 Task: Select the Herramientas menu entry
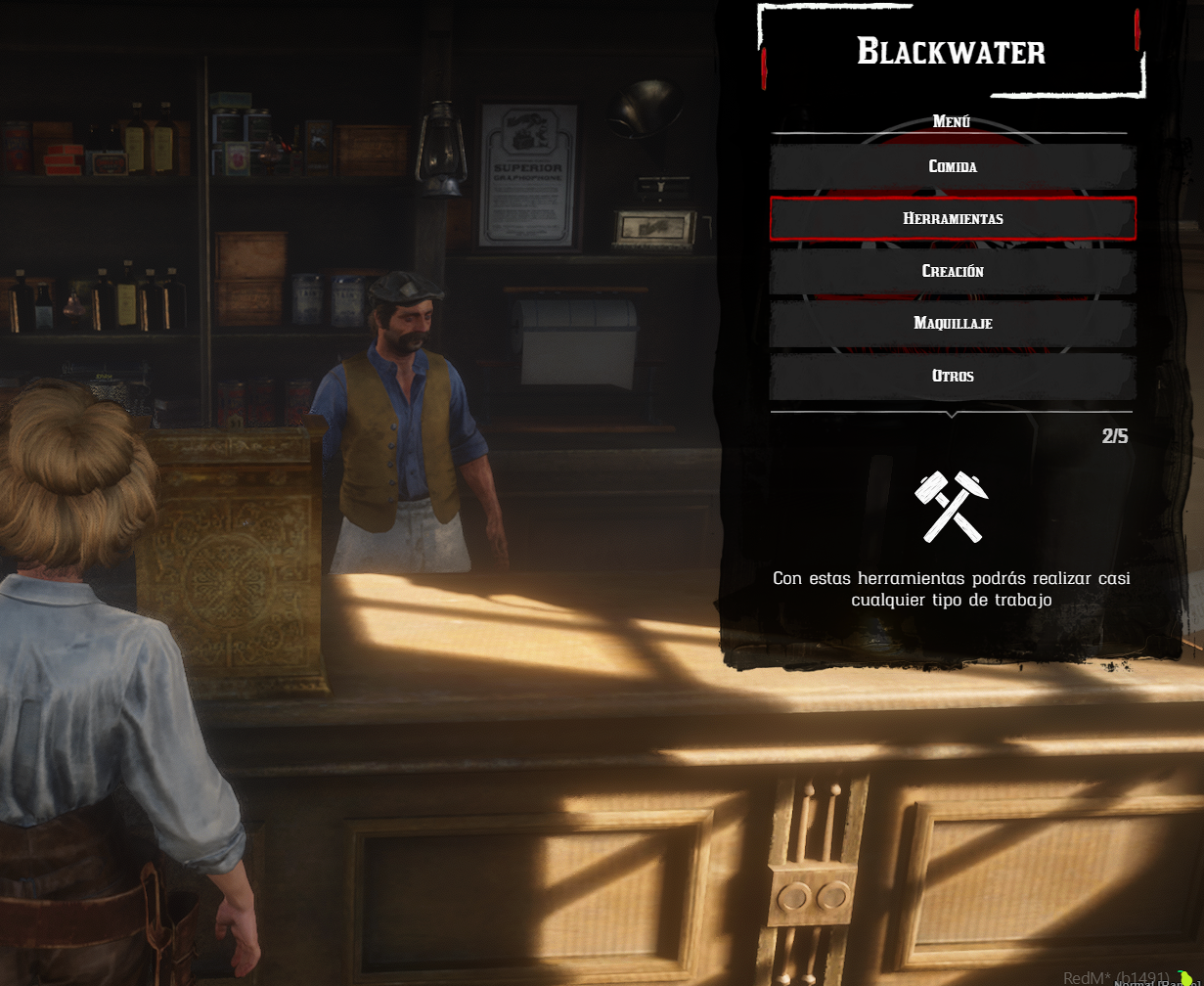(953, 218)
